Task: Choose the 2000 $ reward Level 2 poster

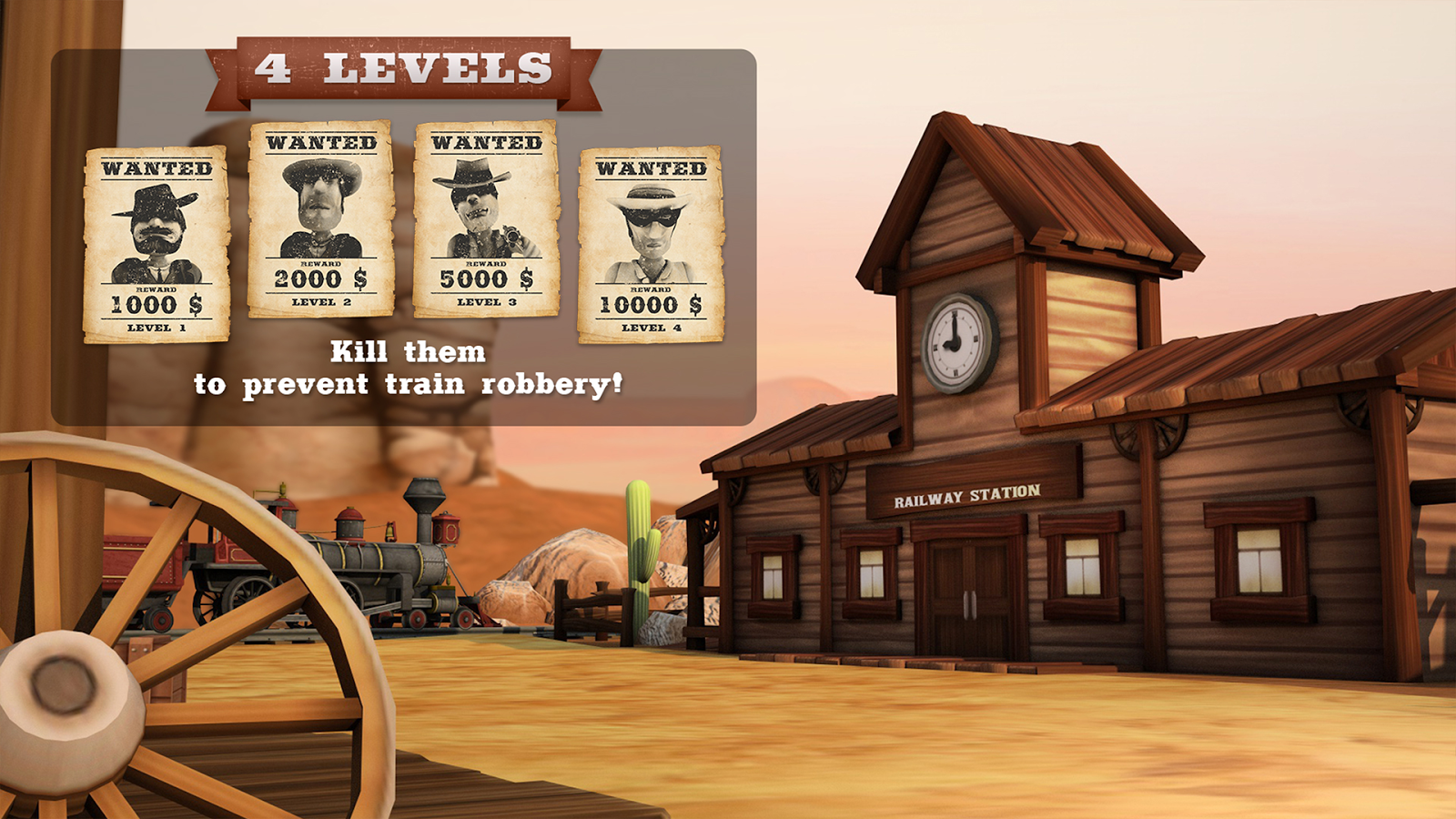Action: 321,219
